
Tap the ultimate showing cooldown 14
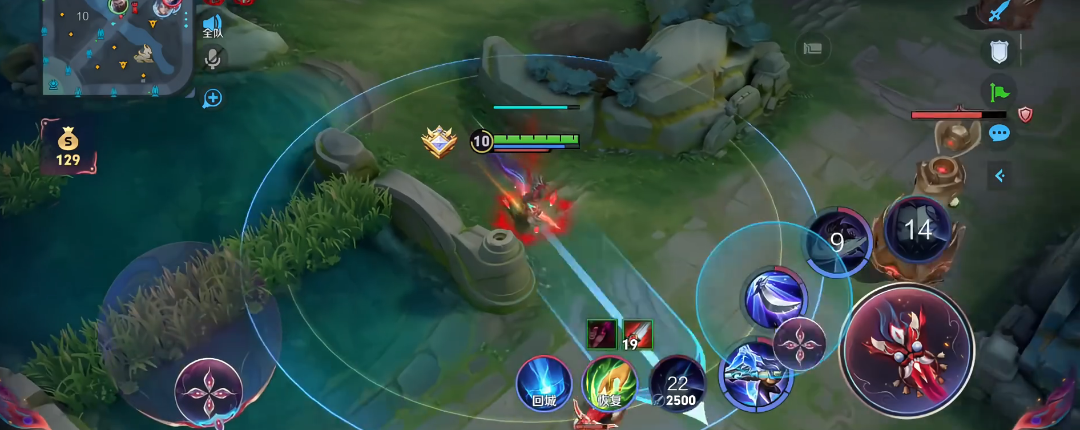917,230
